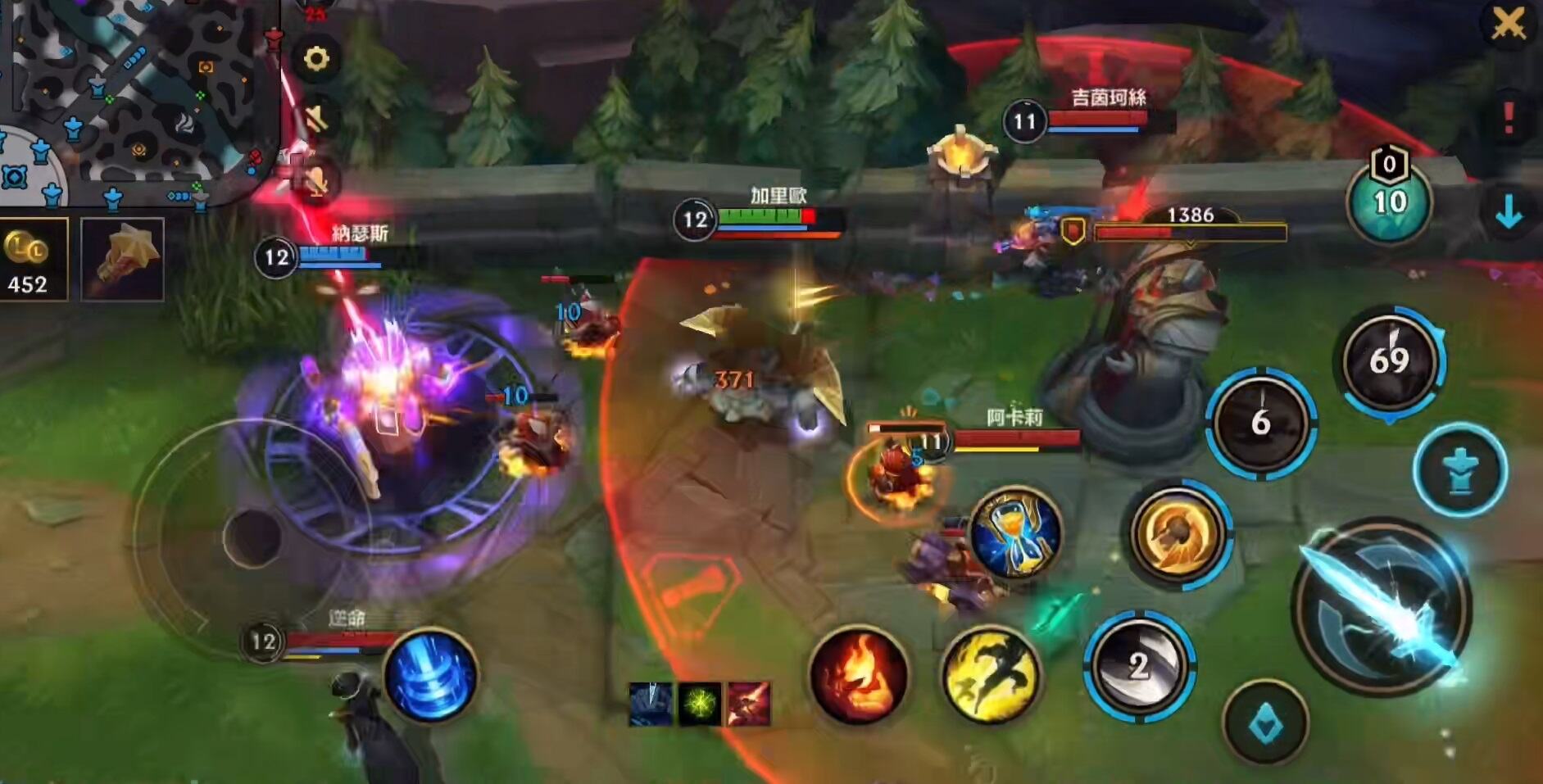The image size is (1543, 784).
Task: Use the yellow Flash summoner spell
Action: coord(990,674)
